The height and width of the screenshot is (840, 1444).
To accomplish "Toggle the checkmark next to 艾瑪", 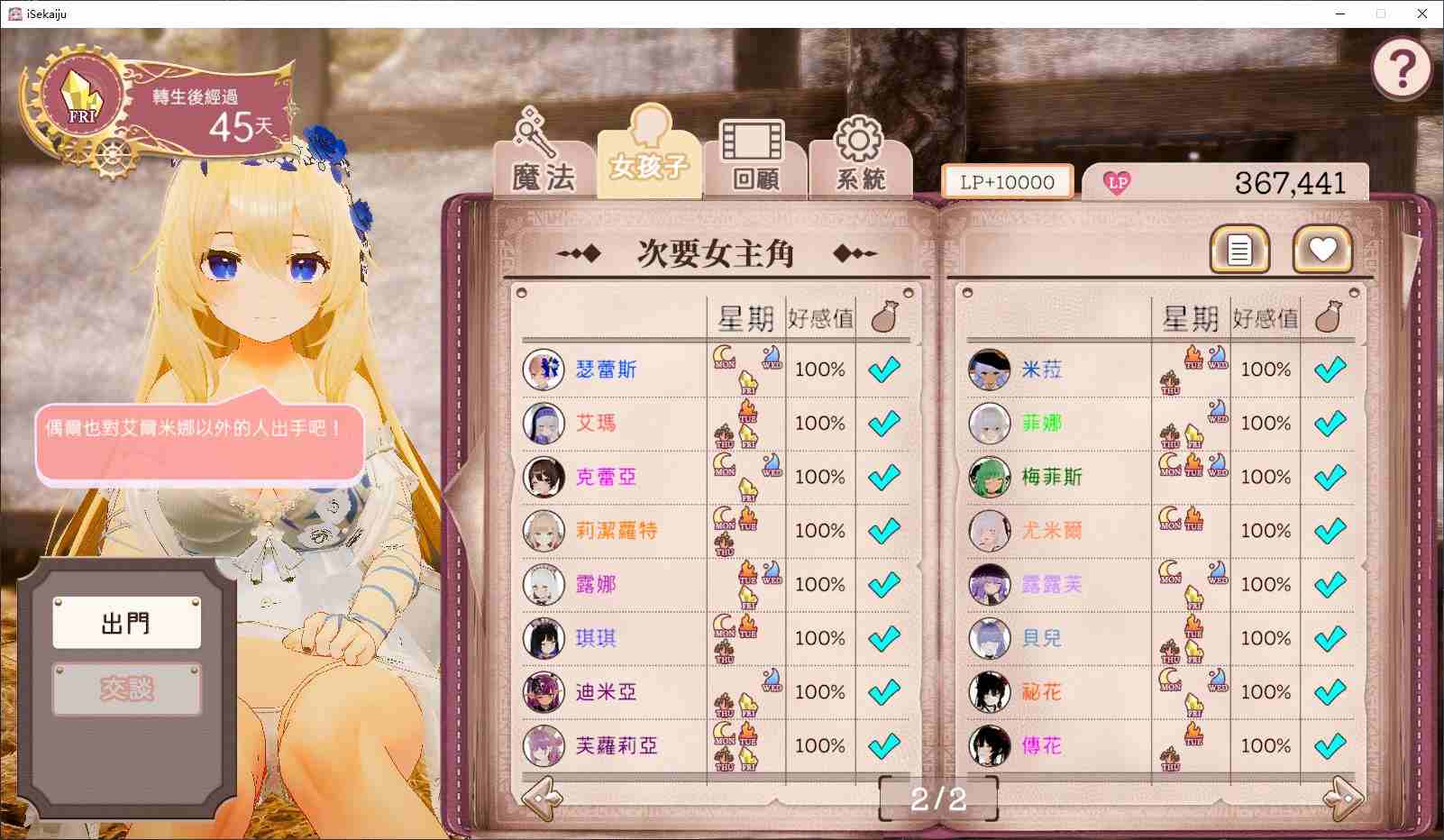I will coord(885,422).
